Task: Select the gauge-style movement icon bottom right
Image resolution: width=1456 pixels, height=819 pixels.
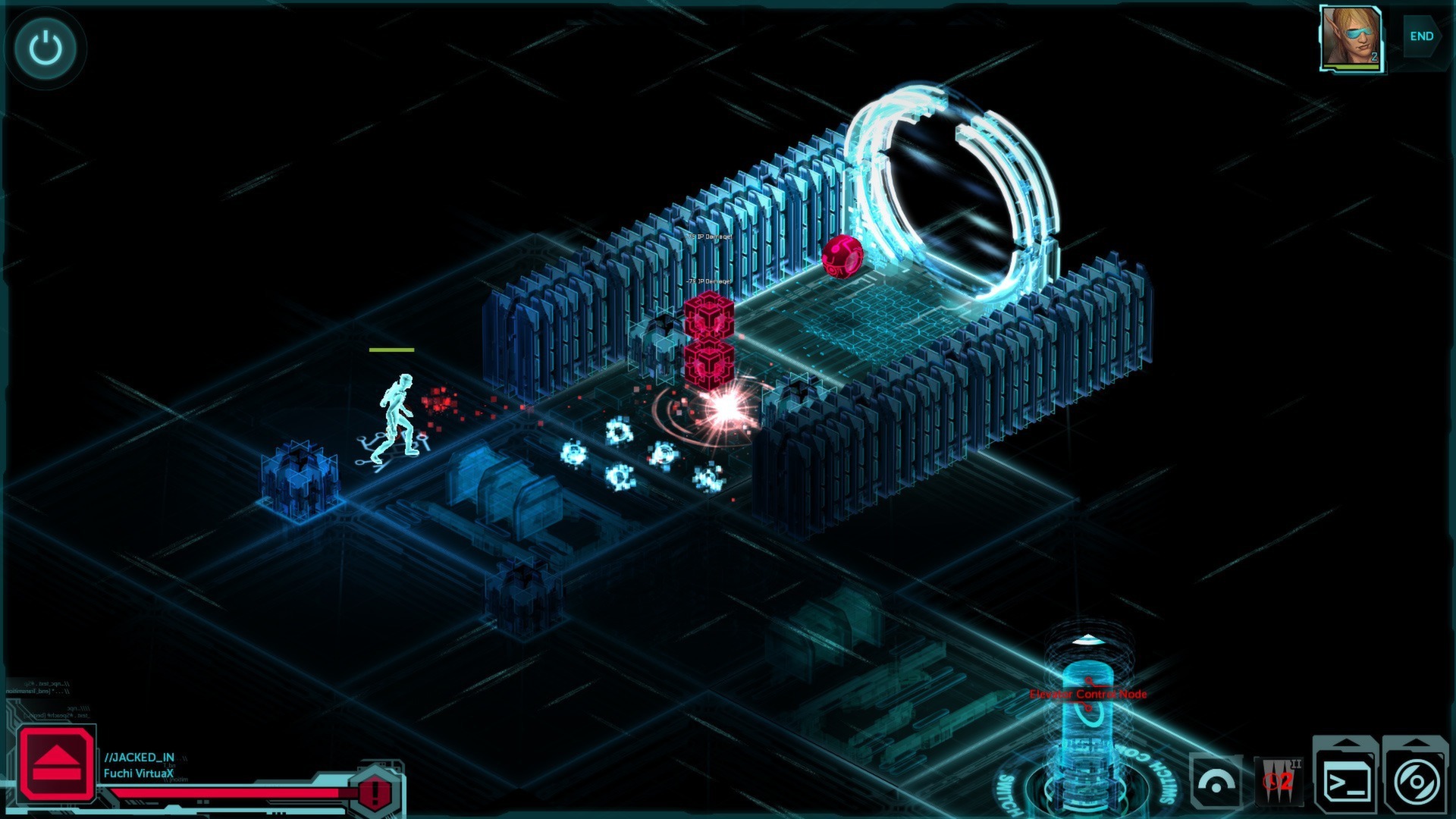Action: [x=1216, y=783]
